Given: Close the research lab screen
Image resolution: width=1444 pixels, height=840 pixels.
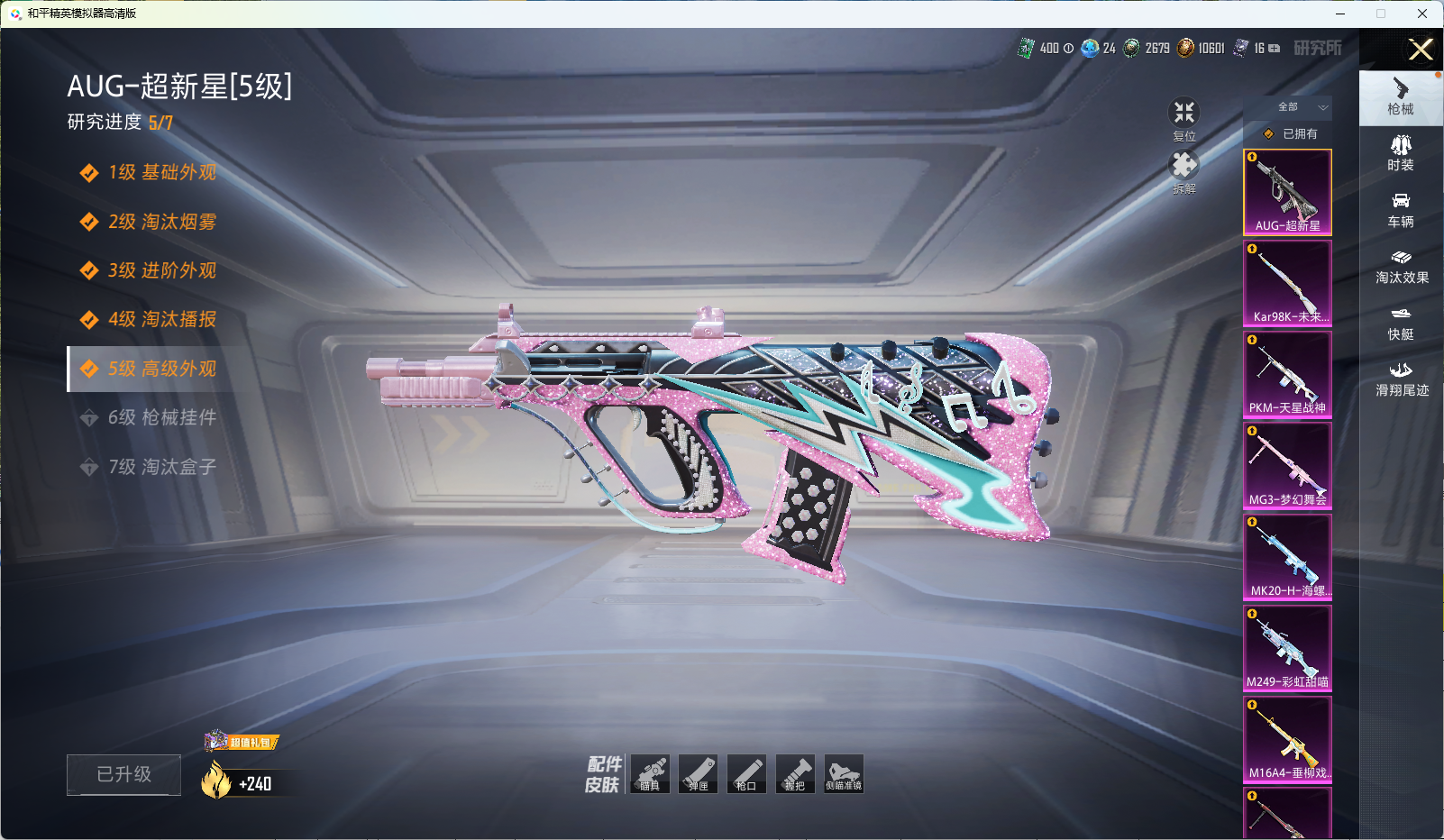Looking at the screenshot, I should [1421, 50].
